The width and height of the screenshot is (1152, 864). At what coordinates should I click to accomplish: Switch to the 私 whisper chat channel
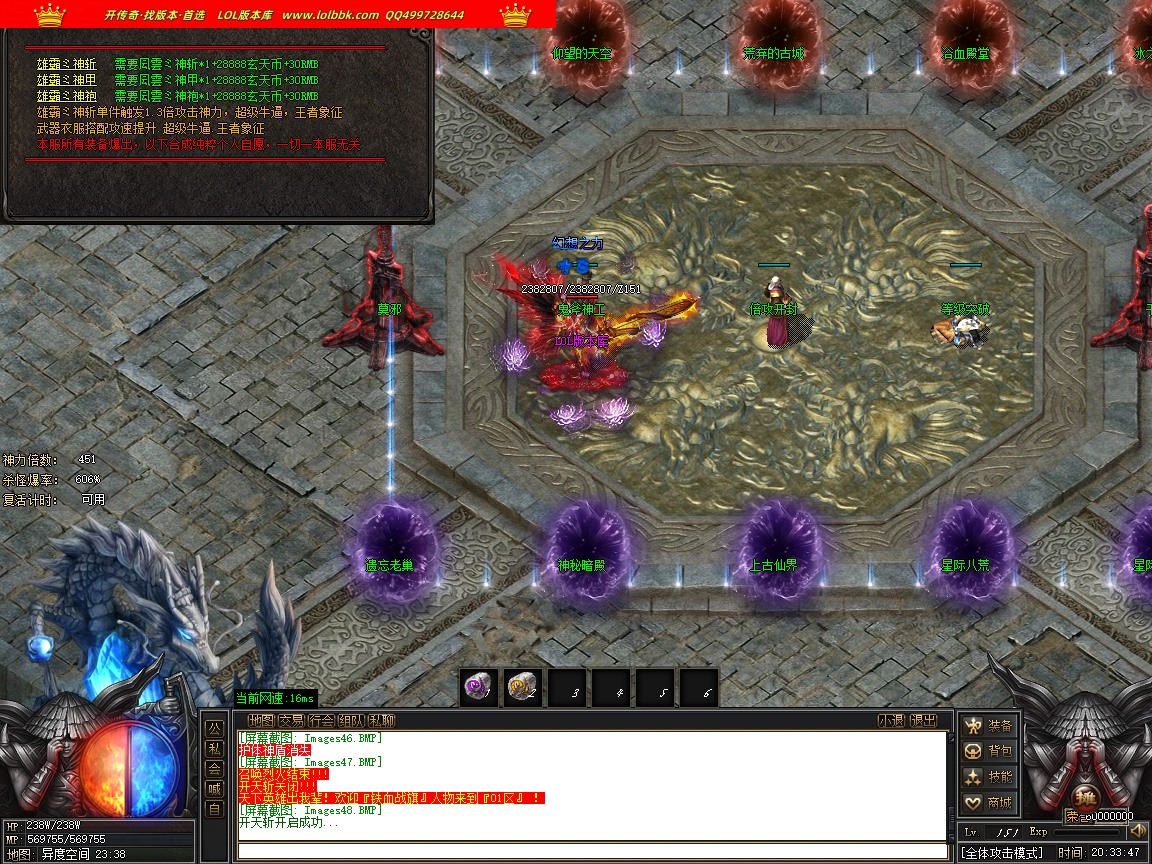(x=214, y=748)
